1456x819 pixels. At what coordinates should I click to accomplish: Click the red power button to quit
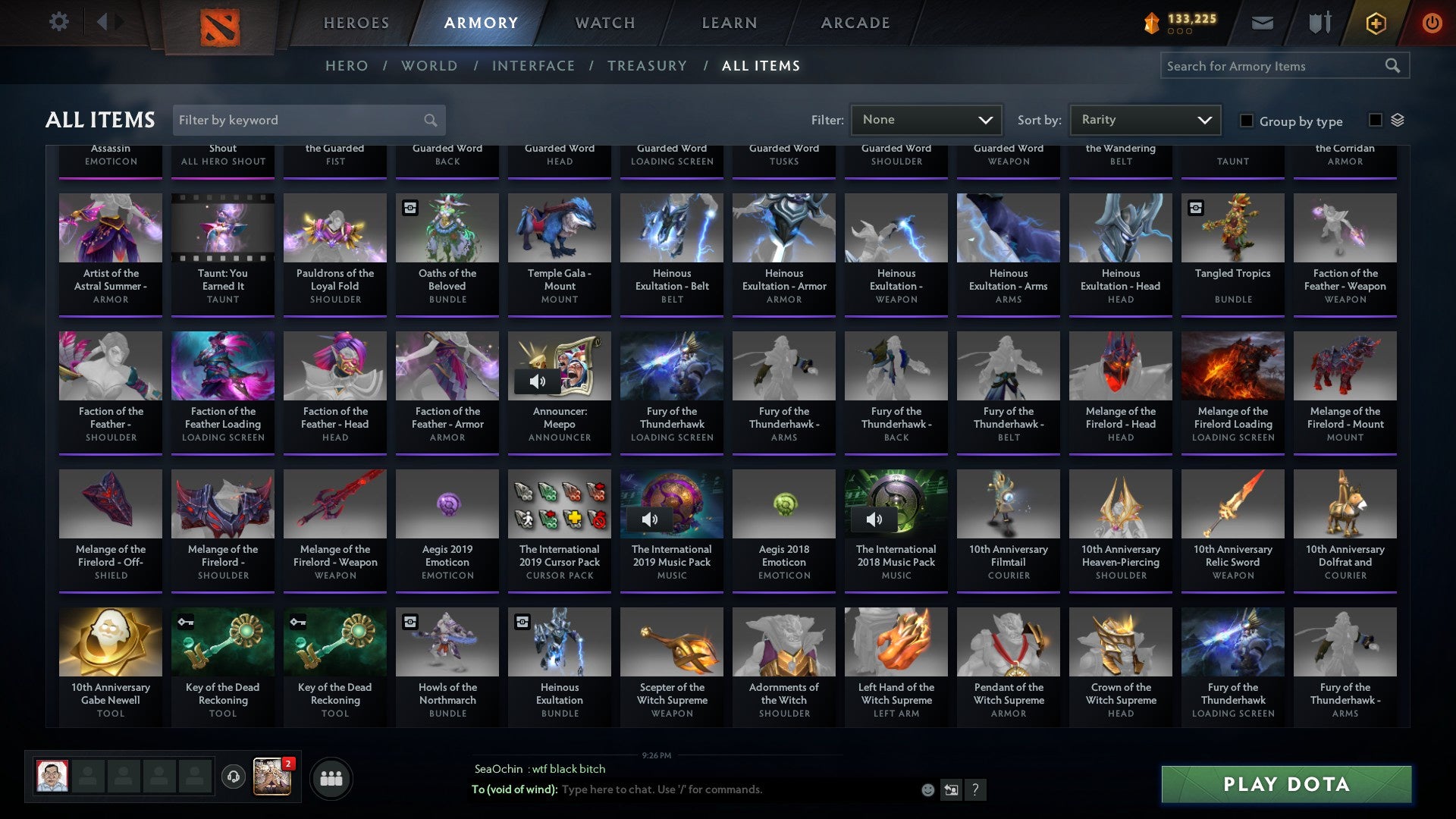coord(1432,22)
